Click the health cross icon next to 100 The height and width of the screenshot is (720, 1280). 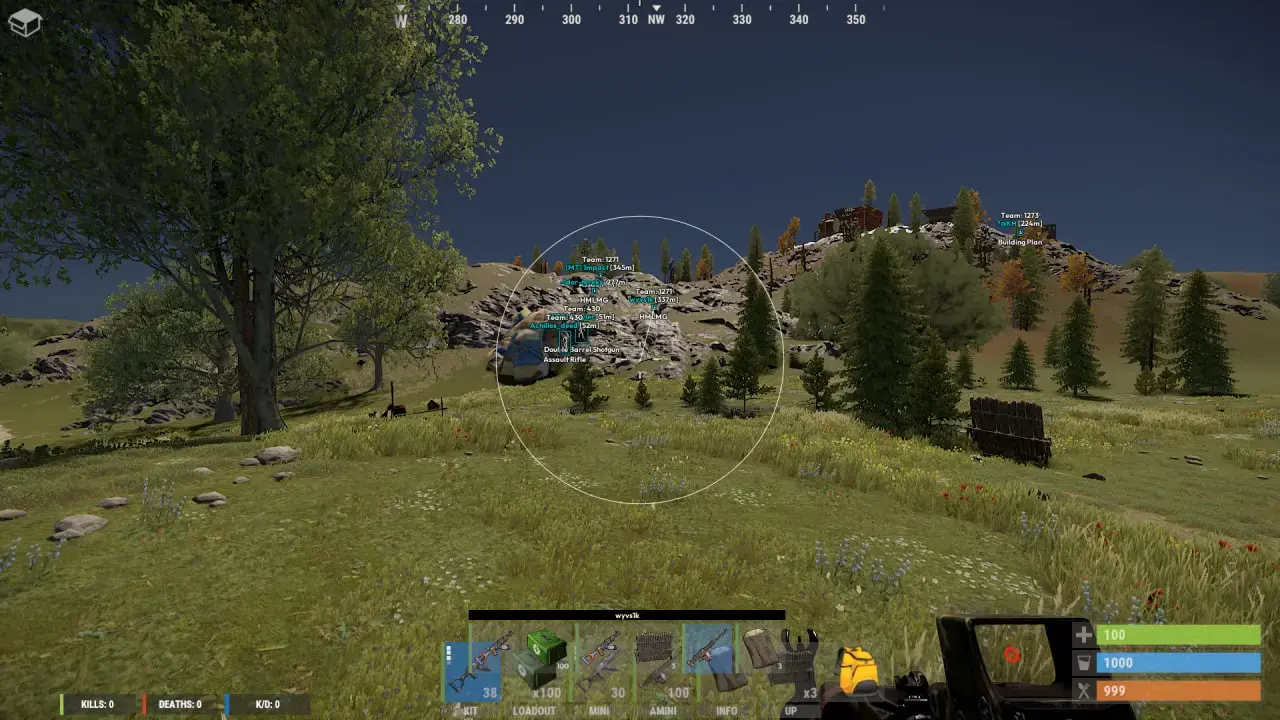pyautogui.click(x=1083, y=634)
